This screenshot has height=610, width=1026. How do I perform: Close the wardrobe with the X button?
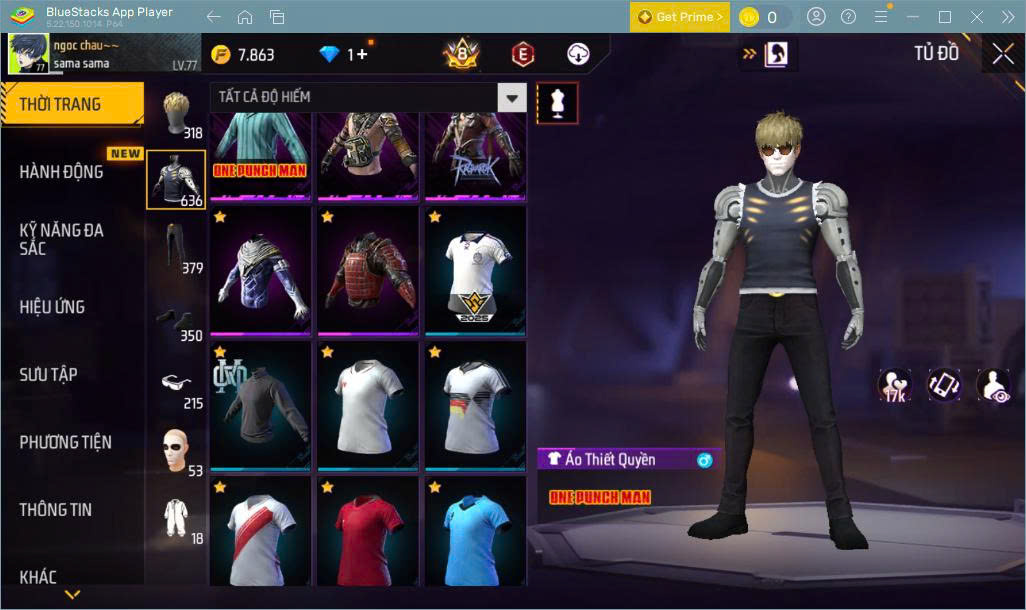pos(1002,54)
